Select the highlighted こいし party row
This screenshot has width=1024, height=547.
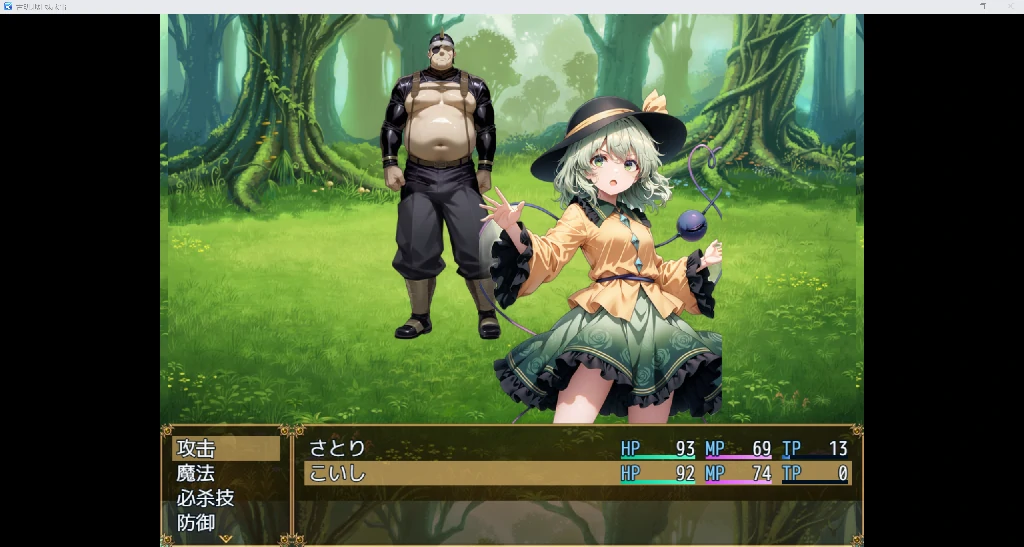pyautogui.click(x=577, y=473)
